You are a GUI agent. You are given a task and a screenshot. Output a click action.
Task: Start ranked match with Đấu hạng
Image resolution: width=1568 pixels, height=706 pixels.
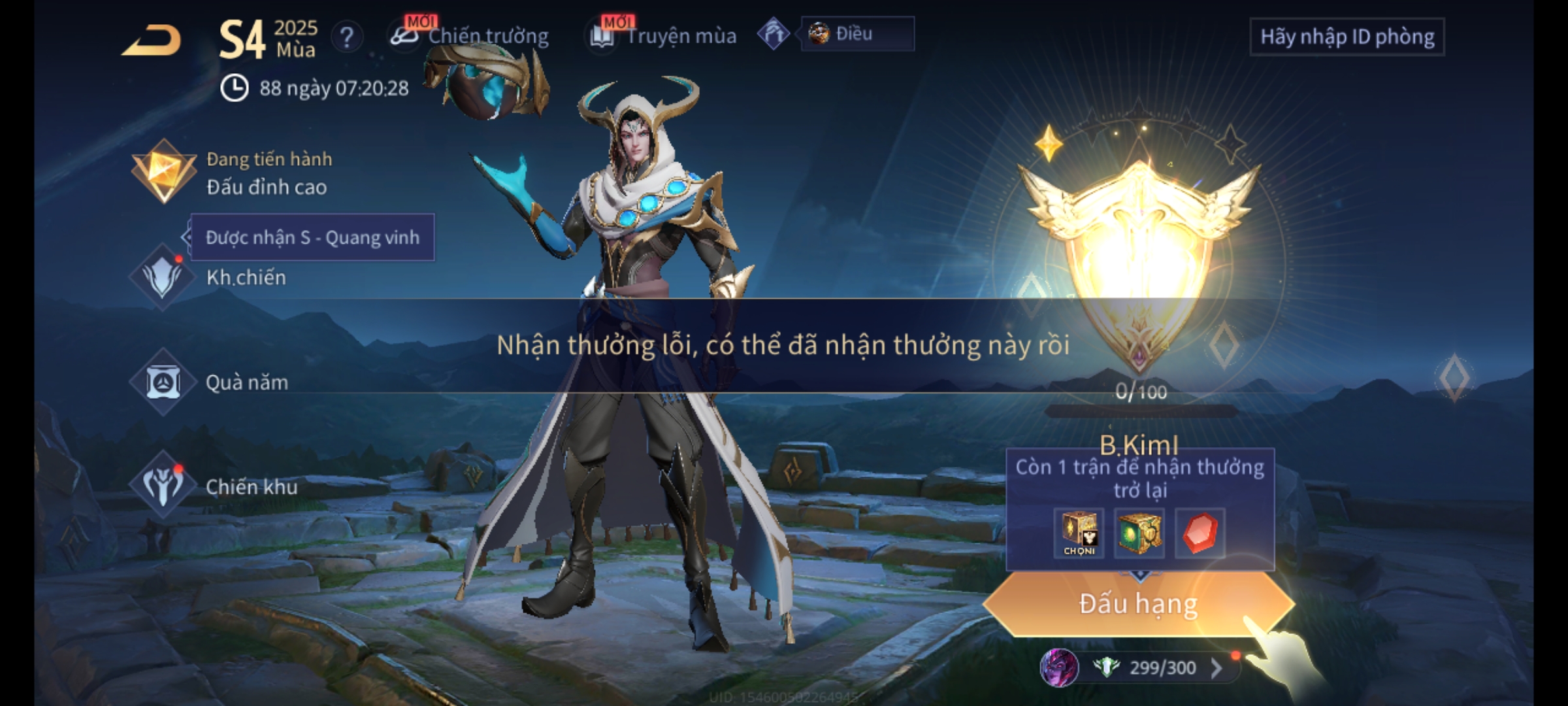point(1138,604)
